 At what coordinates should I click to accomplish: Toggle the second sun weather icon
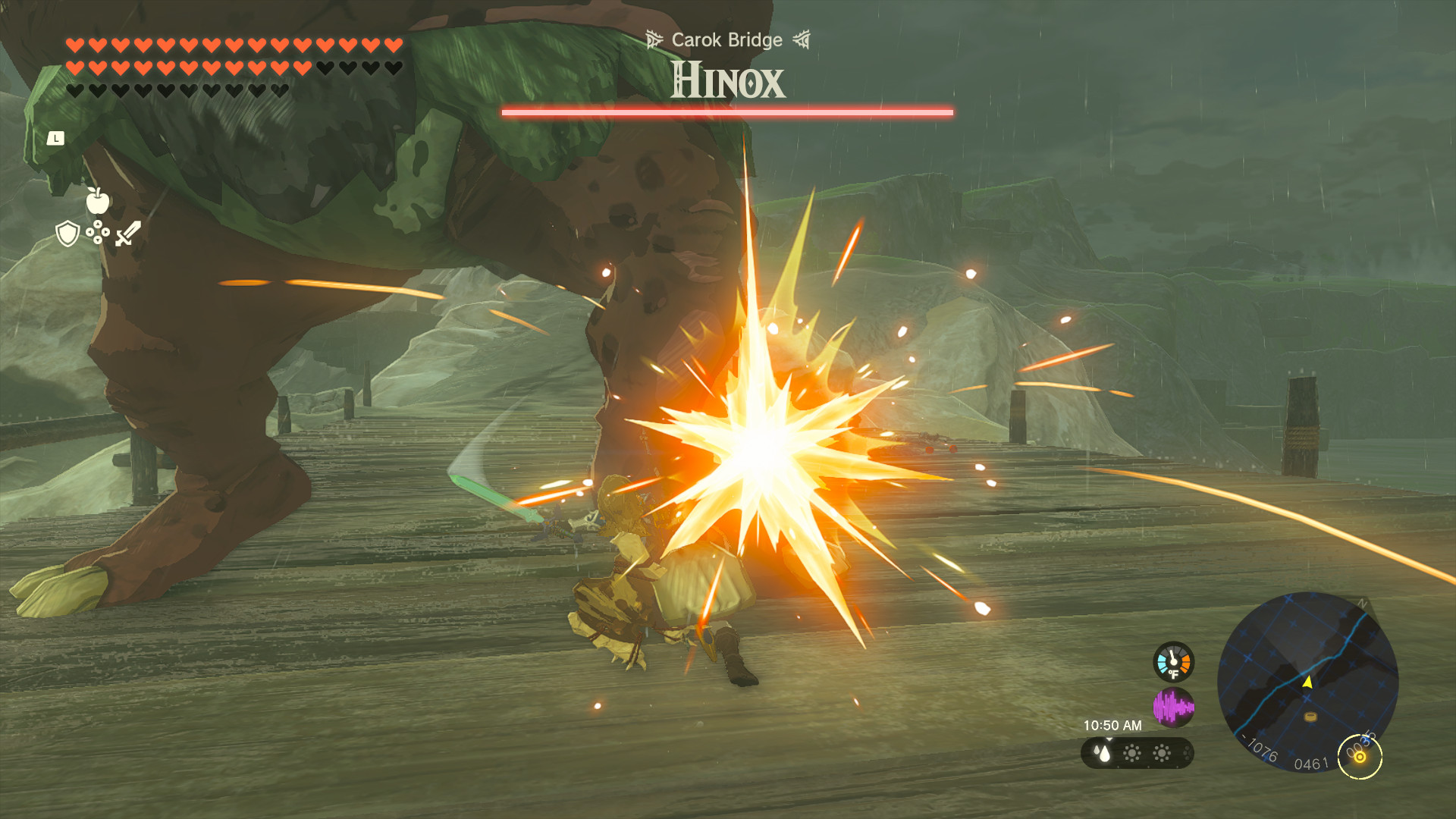[x=1161, y=754]
